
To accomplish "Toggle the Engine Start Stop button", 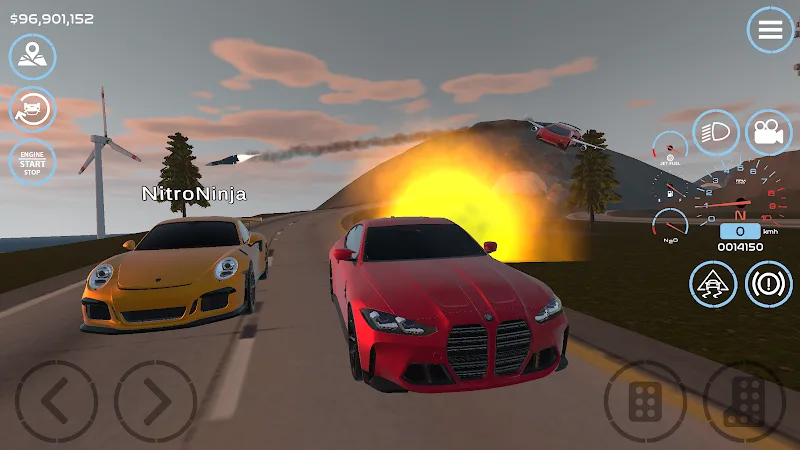I will click(33, 161).
